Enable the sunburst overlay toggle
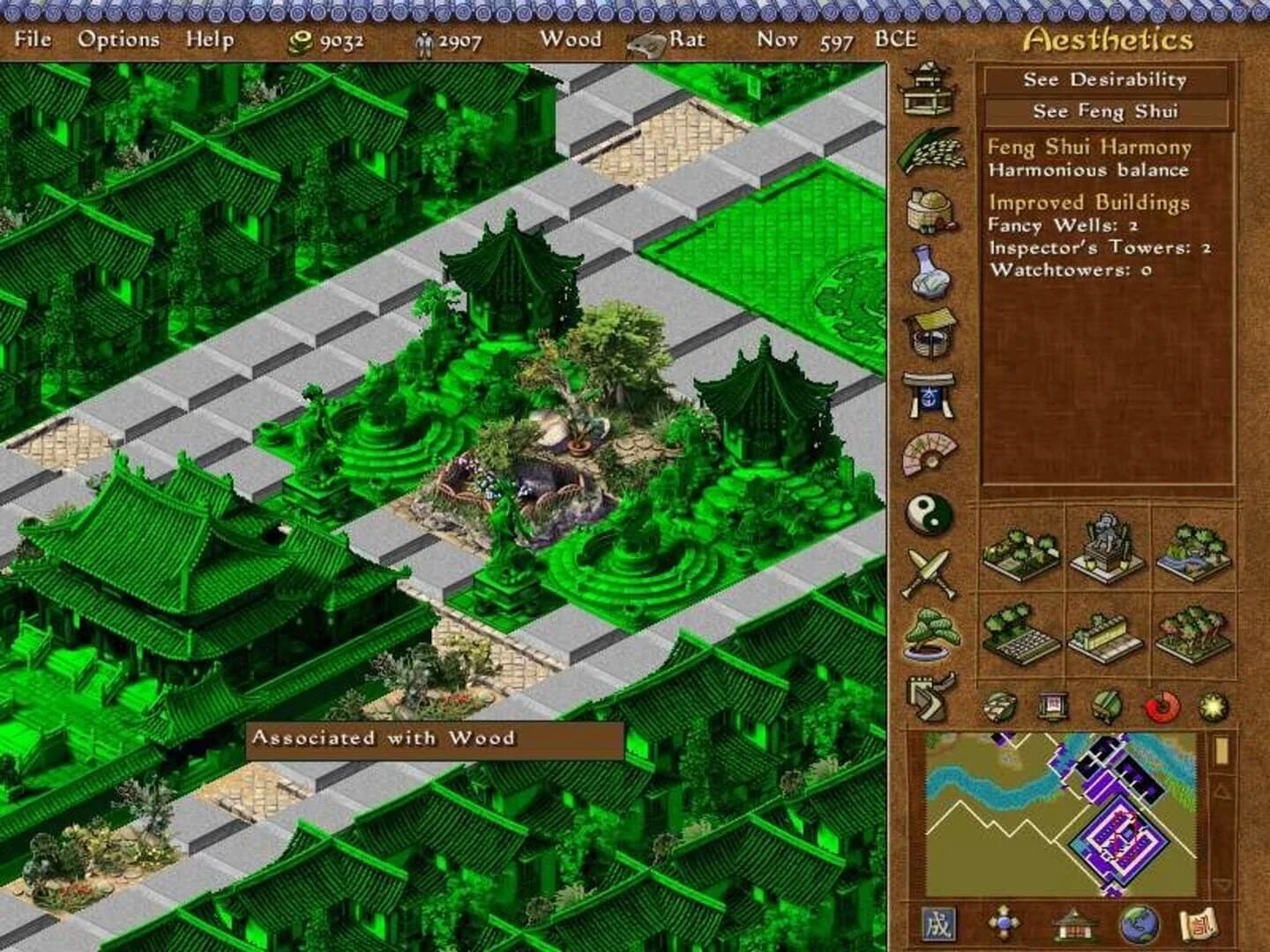1270x952 pixels. pos(1209,703)
